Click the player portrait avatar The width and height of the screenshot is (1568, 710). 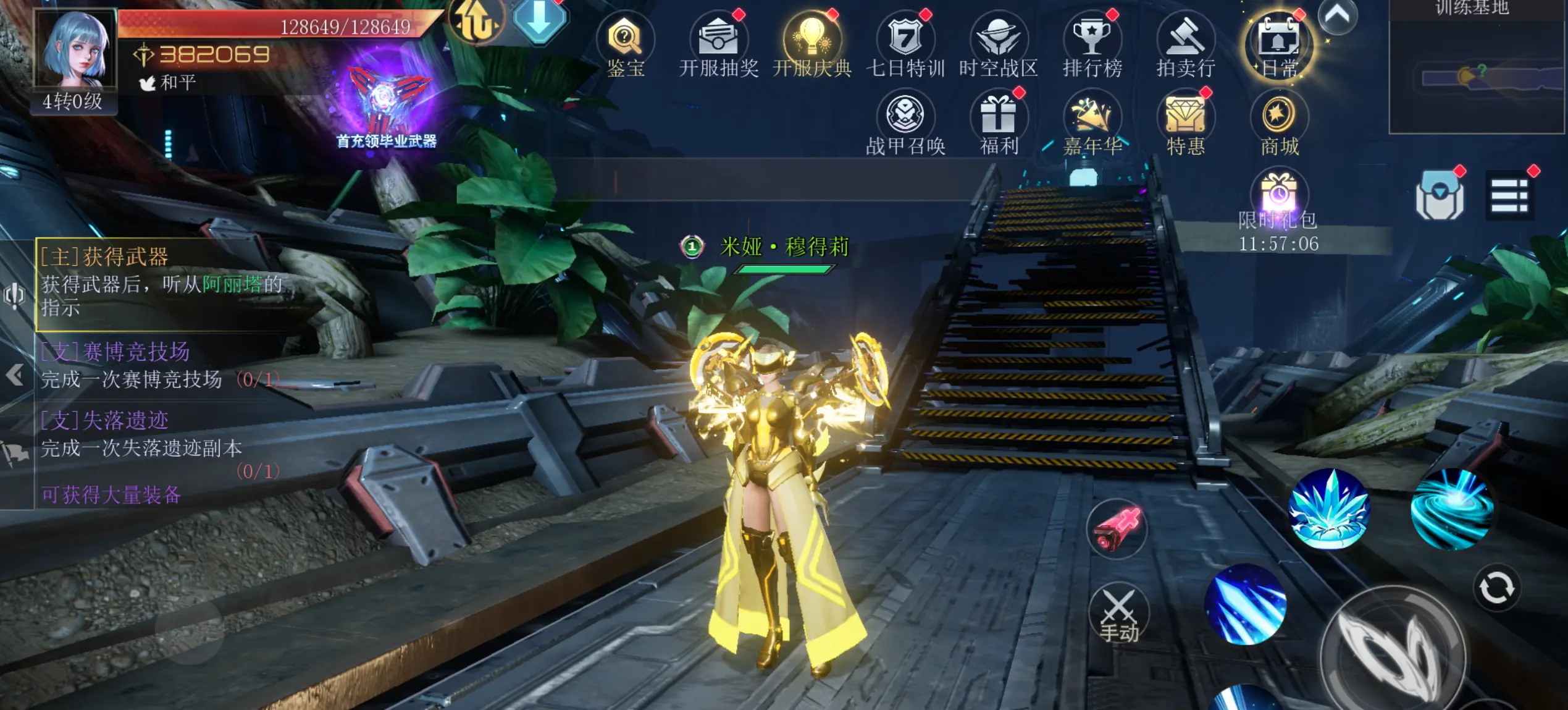75,49
